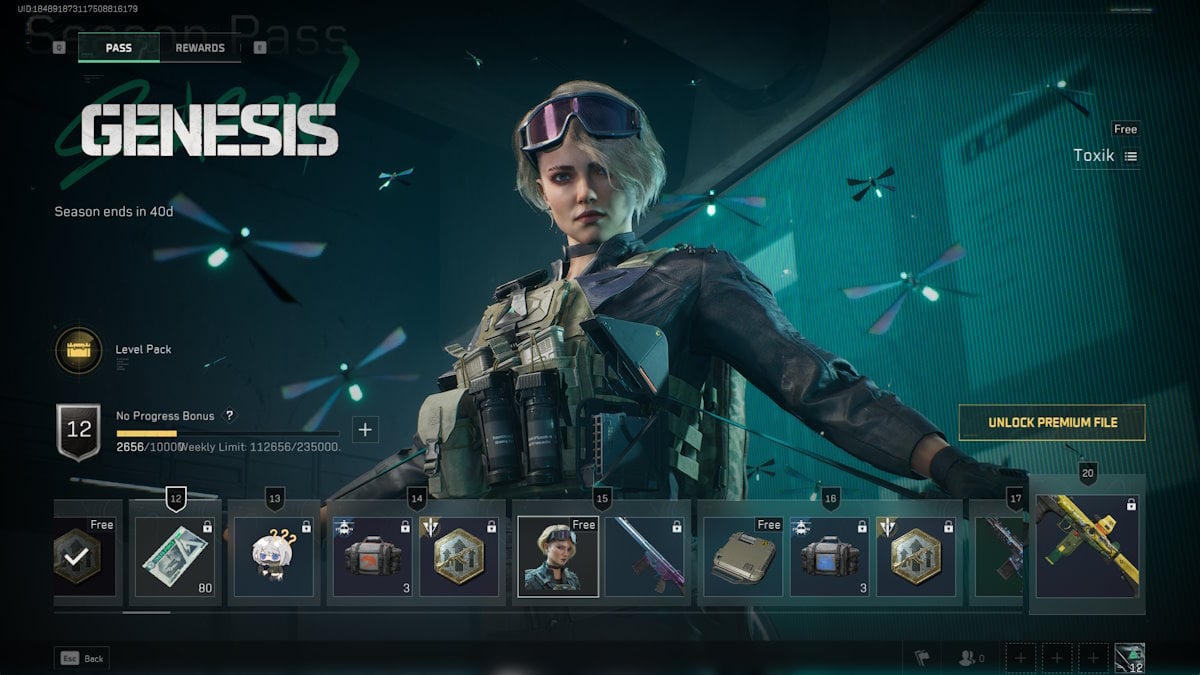Image resolution: width=1200 pixels, height=675 pixels.
Task: Unlock the Premium File
Action: pyautogui.click(x=1052, y=422)
